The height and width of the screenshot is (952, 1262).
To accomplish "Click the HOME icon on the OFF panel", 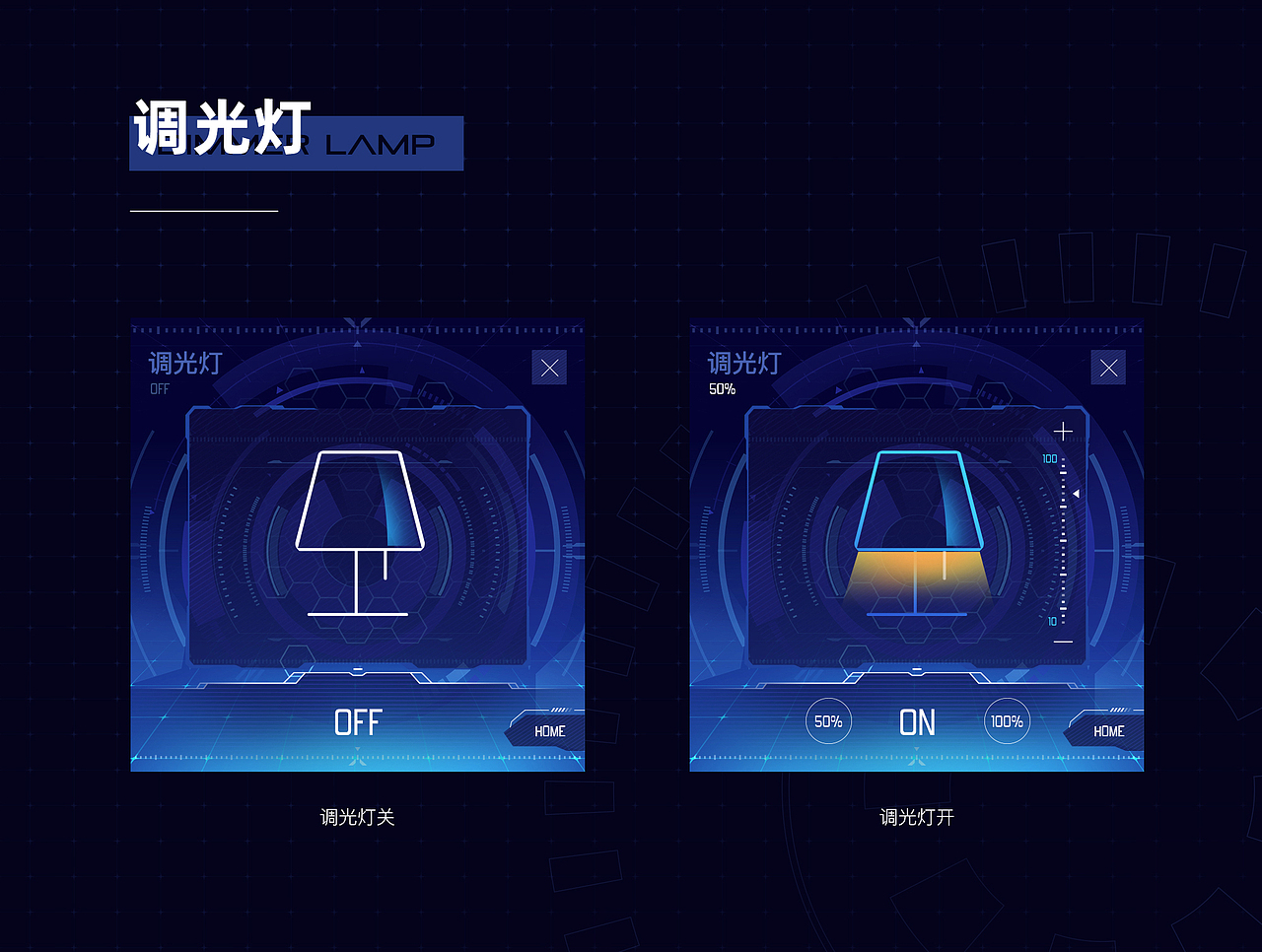I will coord(548,731).
